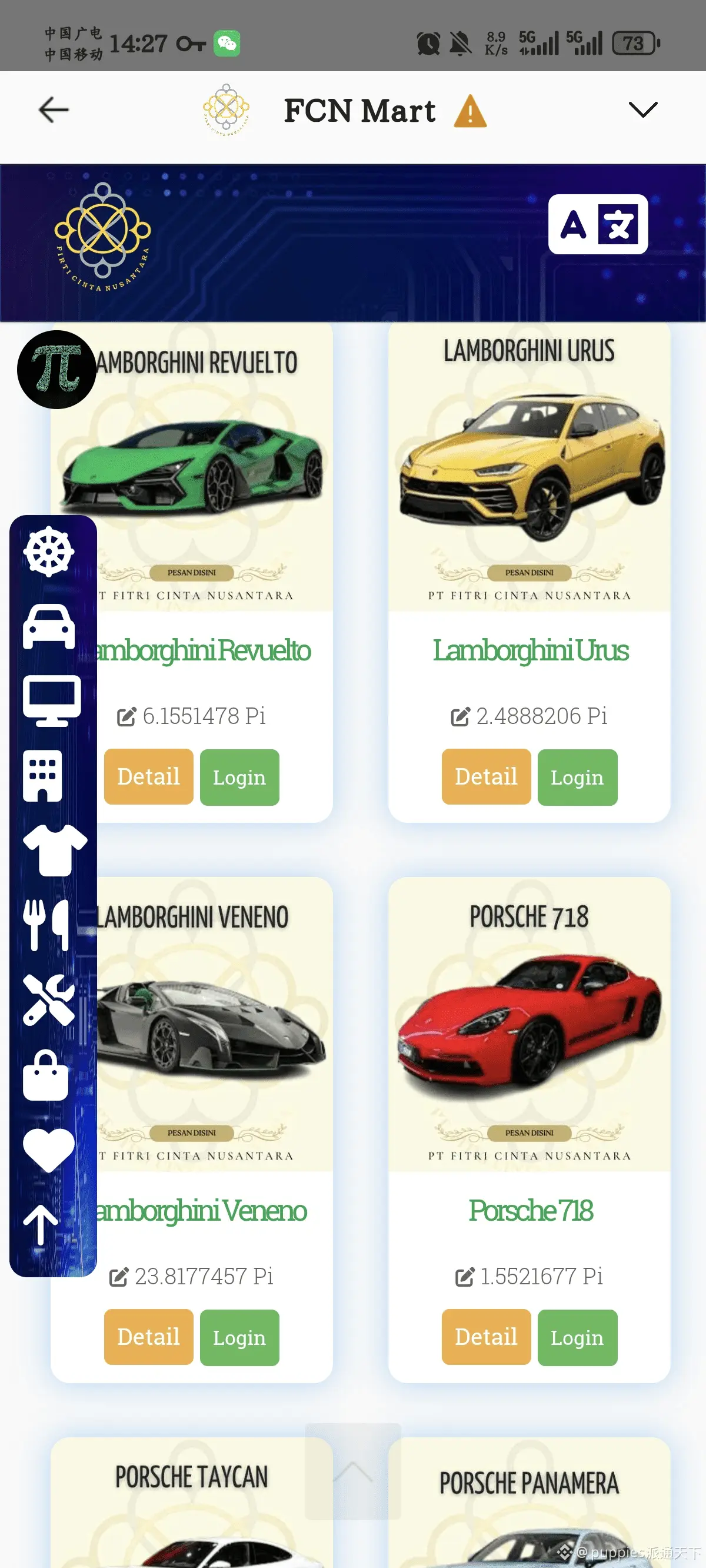Screen dimensions: 706x1568
Task: Tap the black Pi logo badge
Action: tap(56, 370)
